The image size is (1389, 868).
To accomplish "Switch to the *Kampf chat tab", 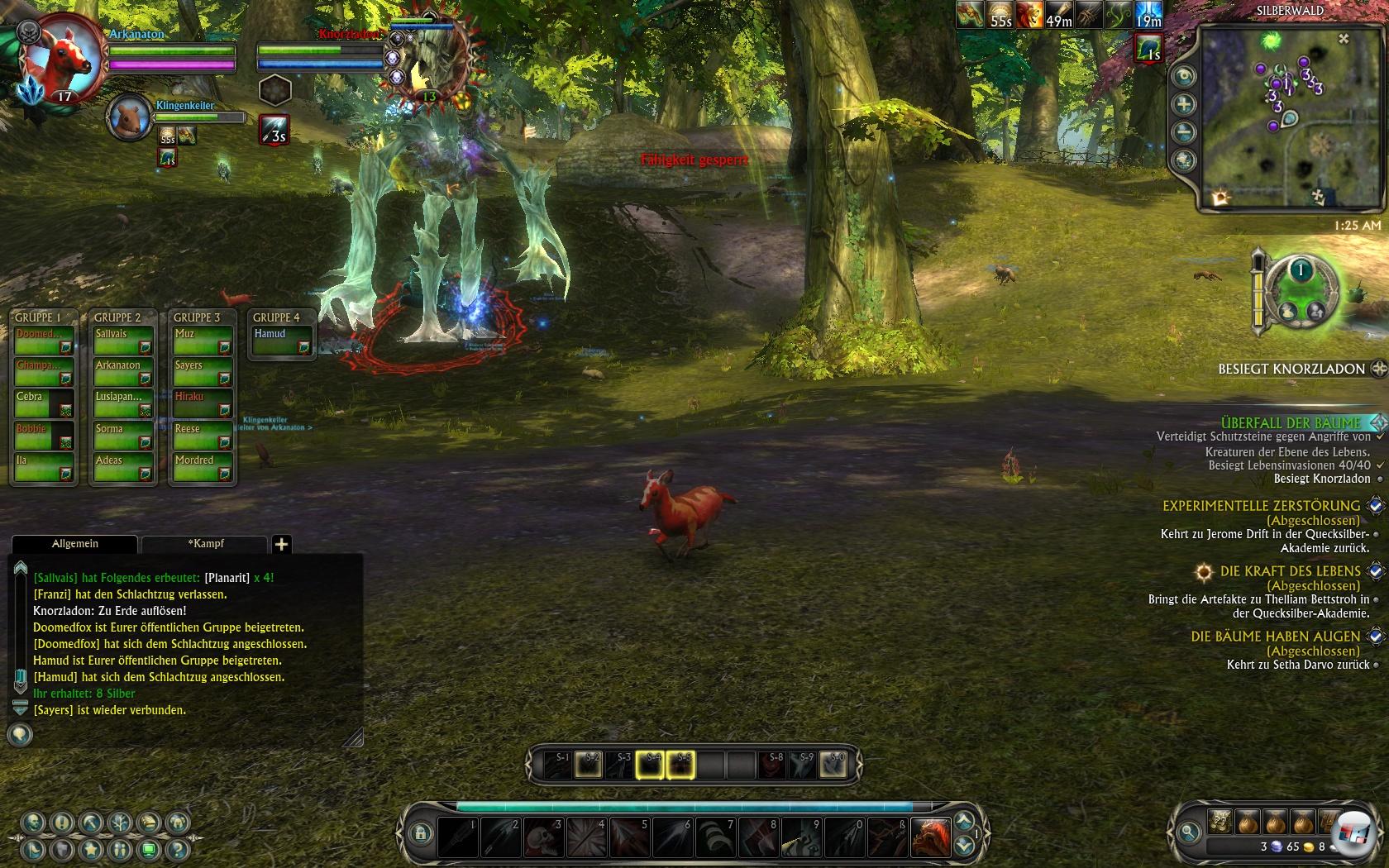I will click(x=205, y=544).
